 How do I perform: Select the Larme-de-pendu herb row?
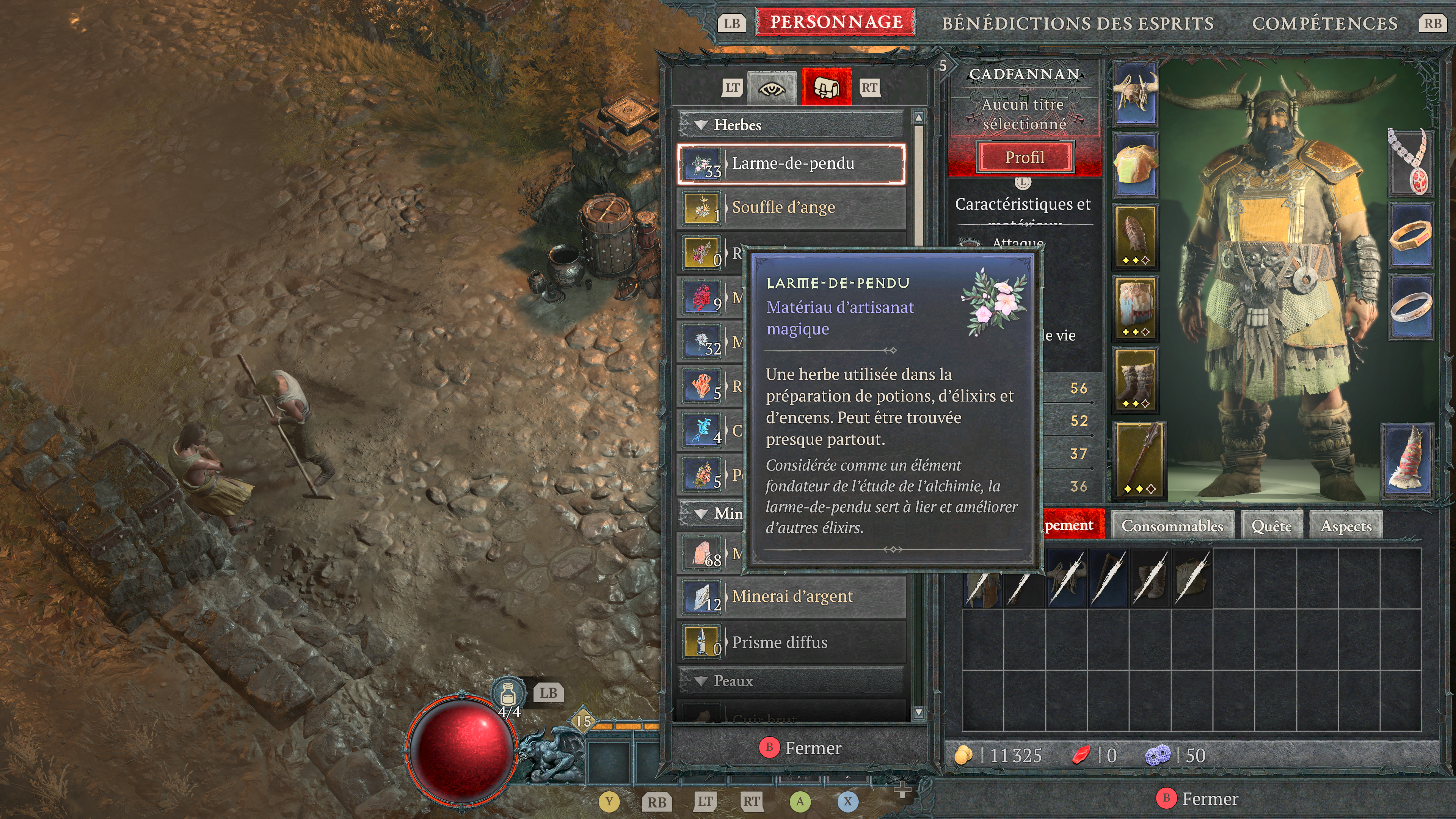tap(791, 164)
